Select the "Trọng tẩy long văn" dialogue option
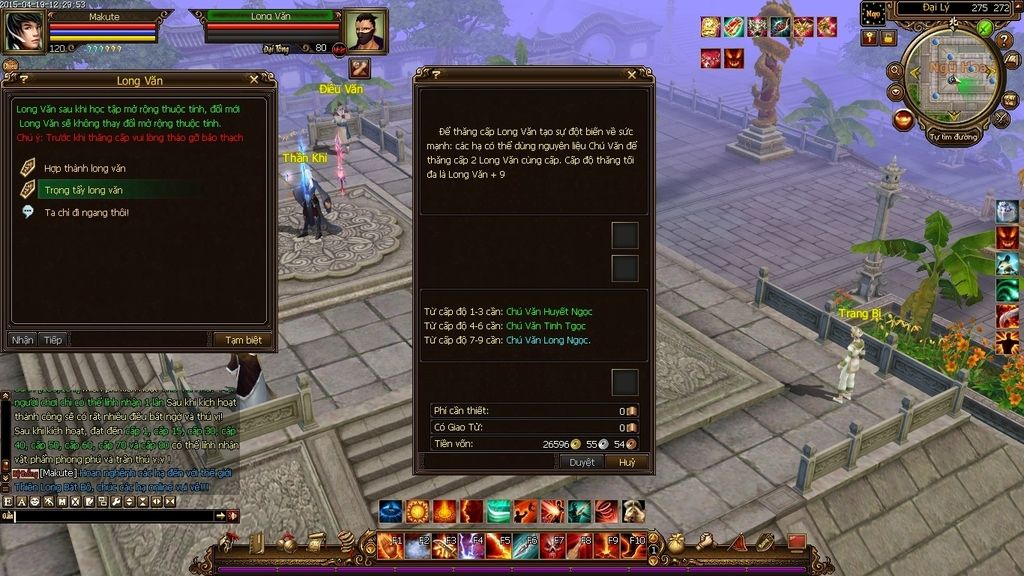Viewport: 1024px width, 576px height. (83, 190)
